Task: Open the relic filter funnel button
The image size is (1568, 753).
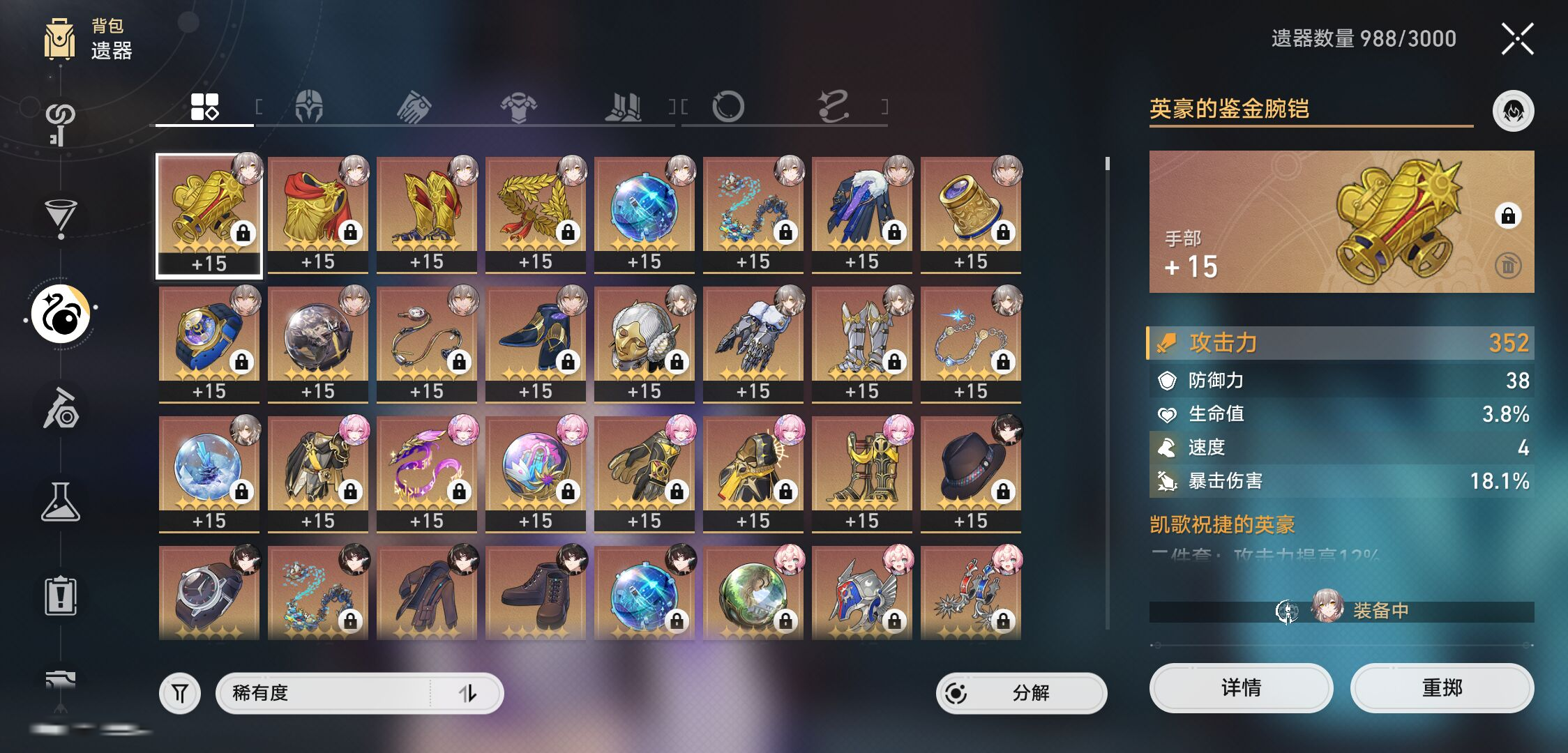Action: [180, 693]
